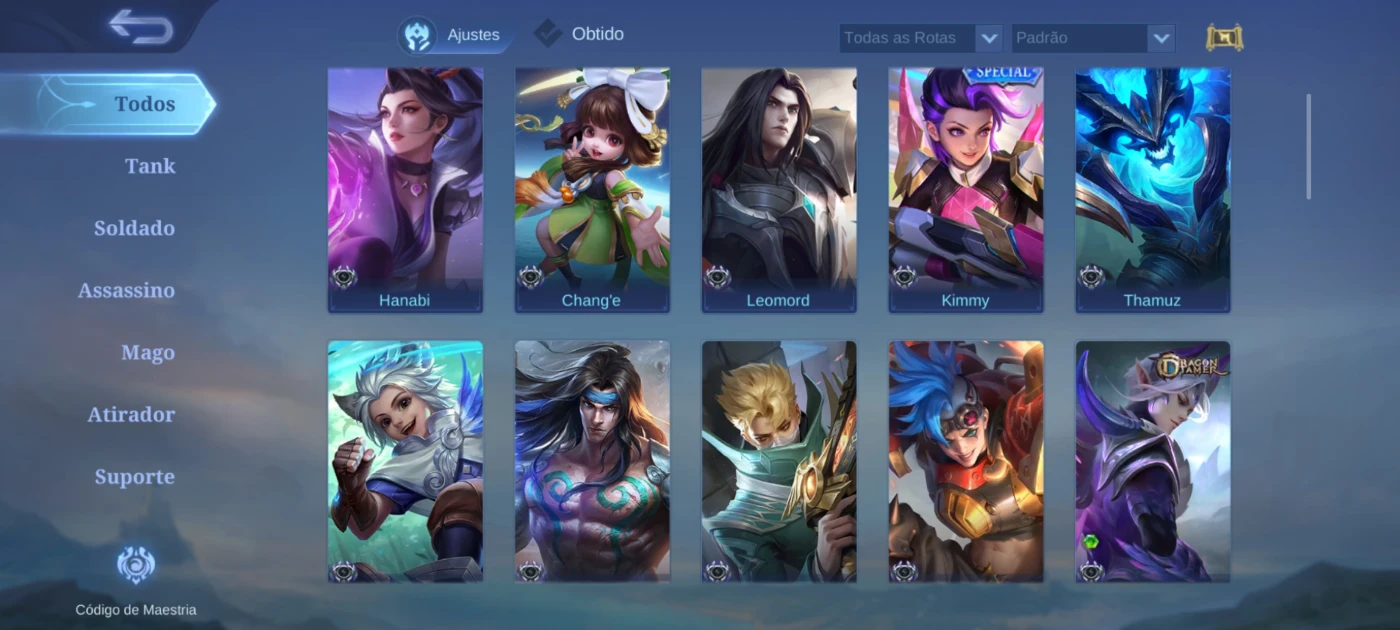1400x630 pixels.
Task: Pick the Leomord hero card
Action: tap(779, 190)
